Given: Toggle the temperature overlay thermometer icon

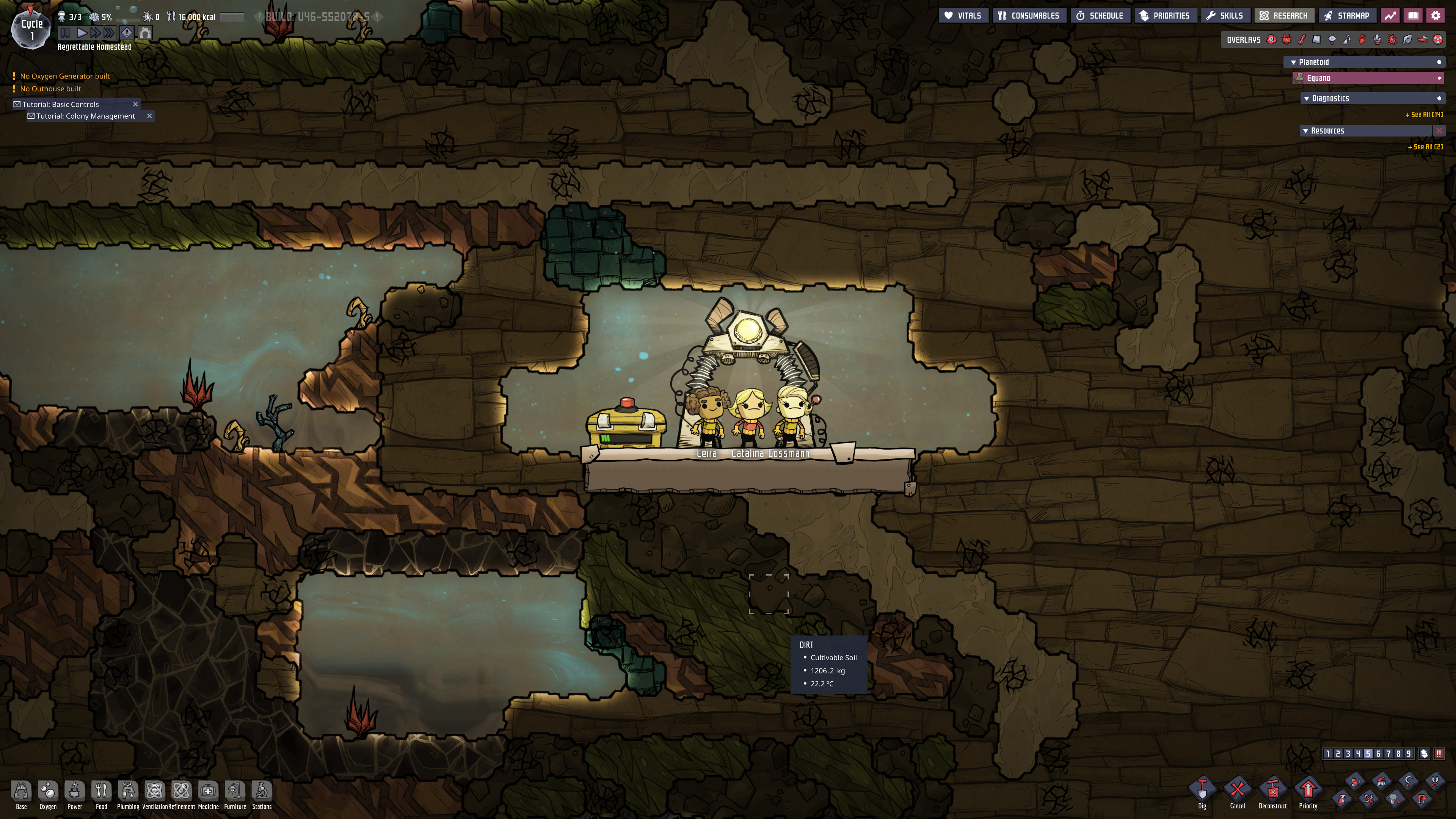Looking at the screenshot, I should [x=1302, y=39].
